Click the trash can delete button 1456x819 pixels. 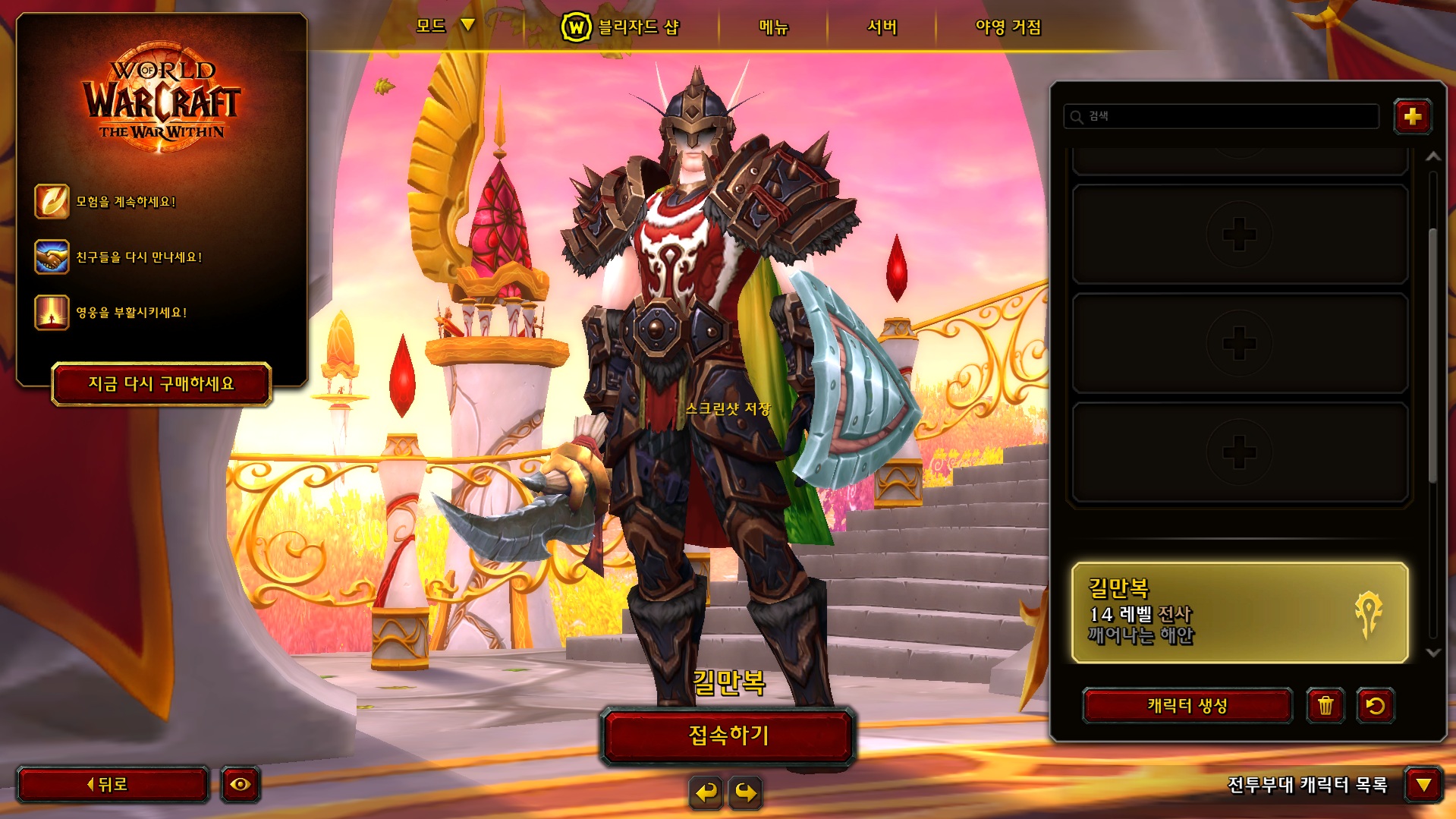[x=1325, y=706]
